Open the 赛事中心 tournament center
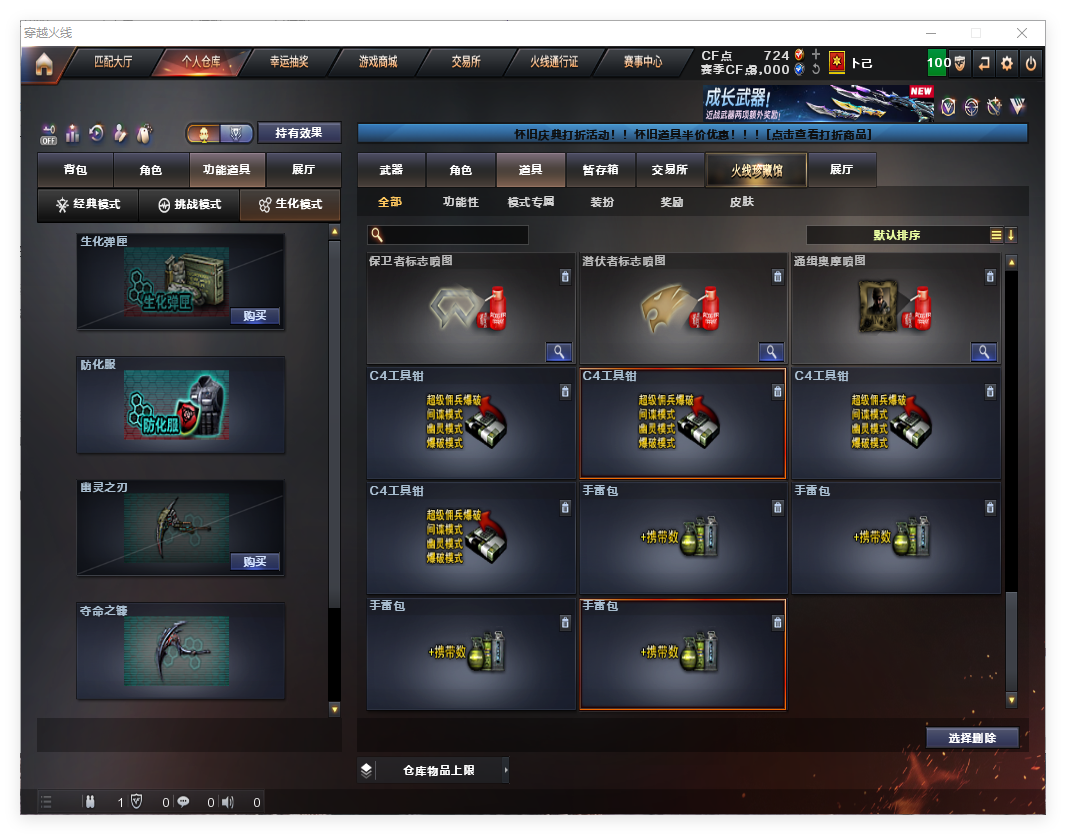Screen dimensions: 1066x835 tap(643, 62)
